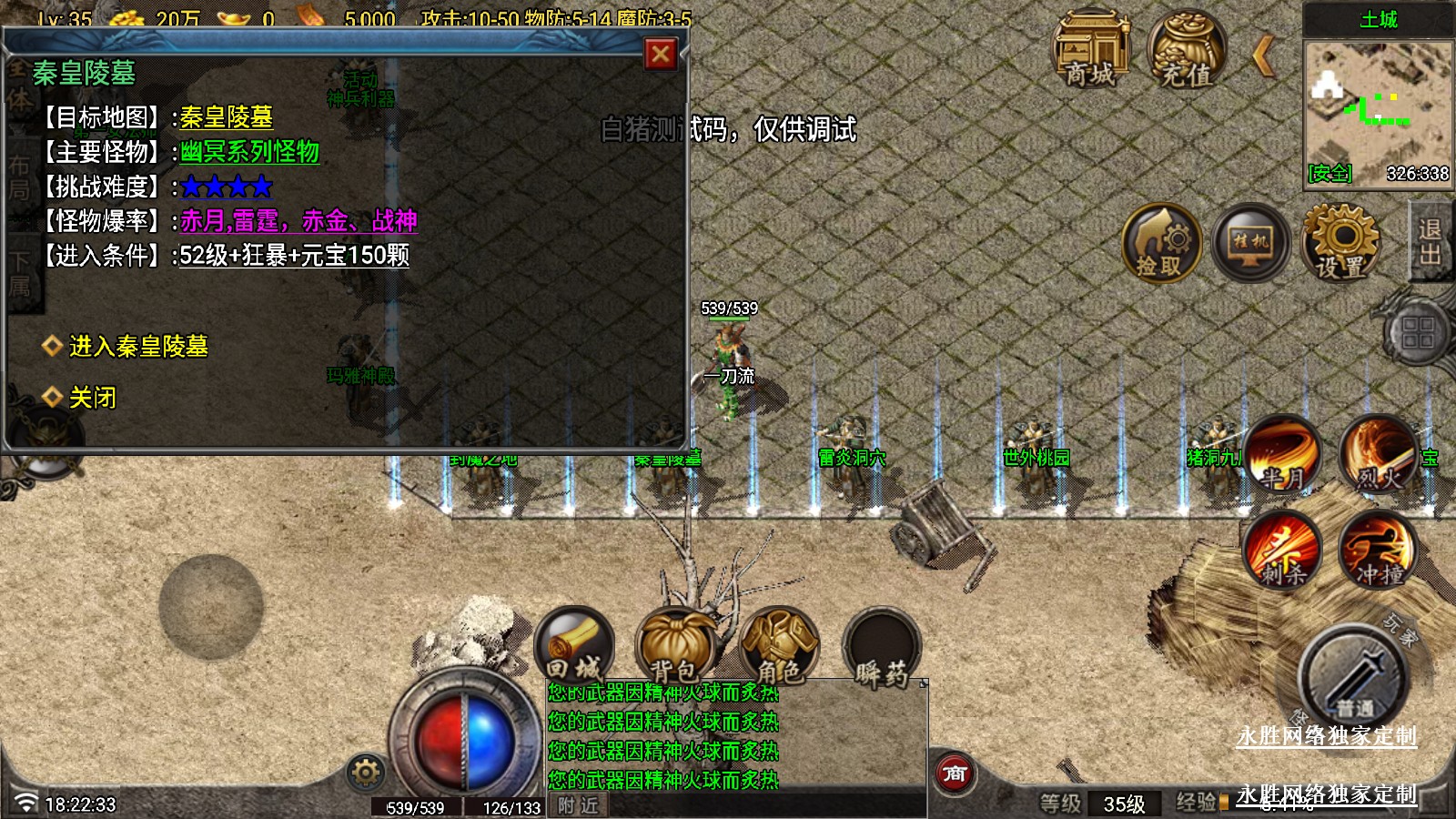Close the 秦皇陵墓 dialog with red X

(x=661, y=55)
